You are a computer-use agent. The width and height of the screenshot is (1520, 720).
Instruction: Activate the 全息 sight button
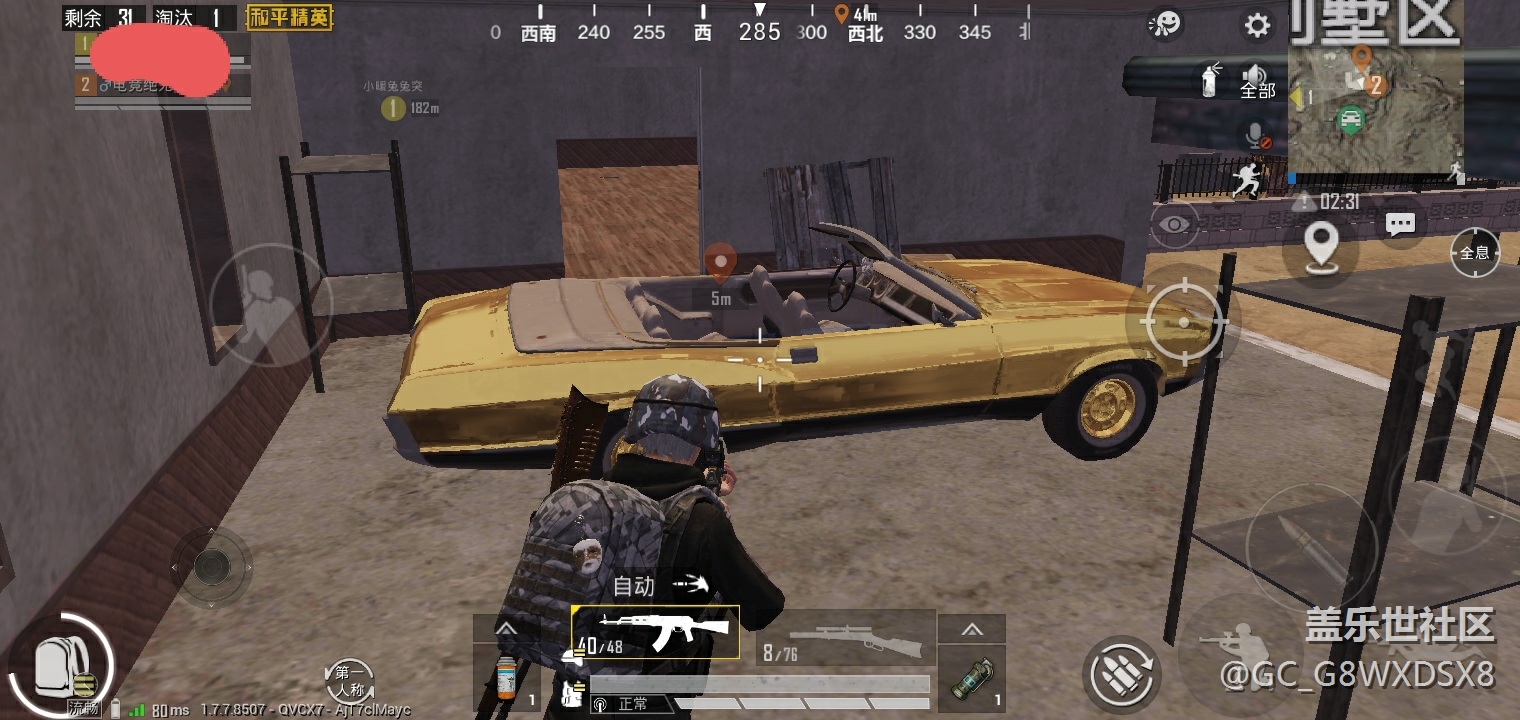(1475, 252)
